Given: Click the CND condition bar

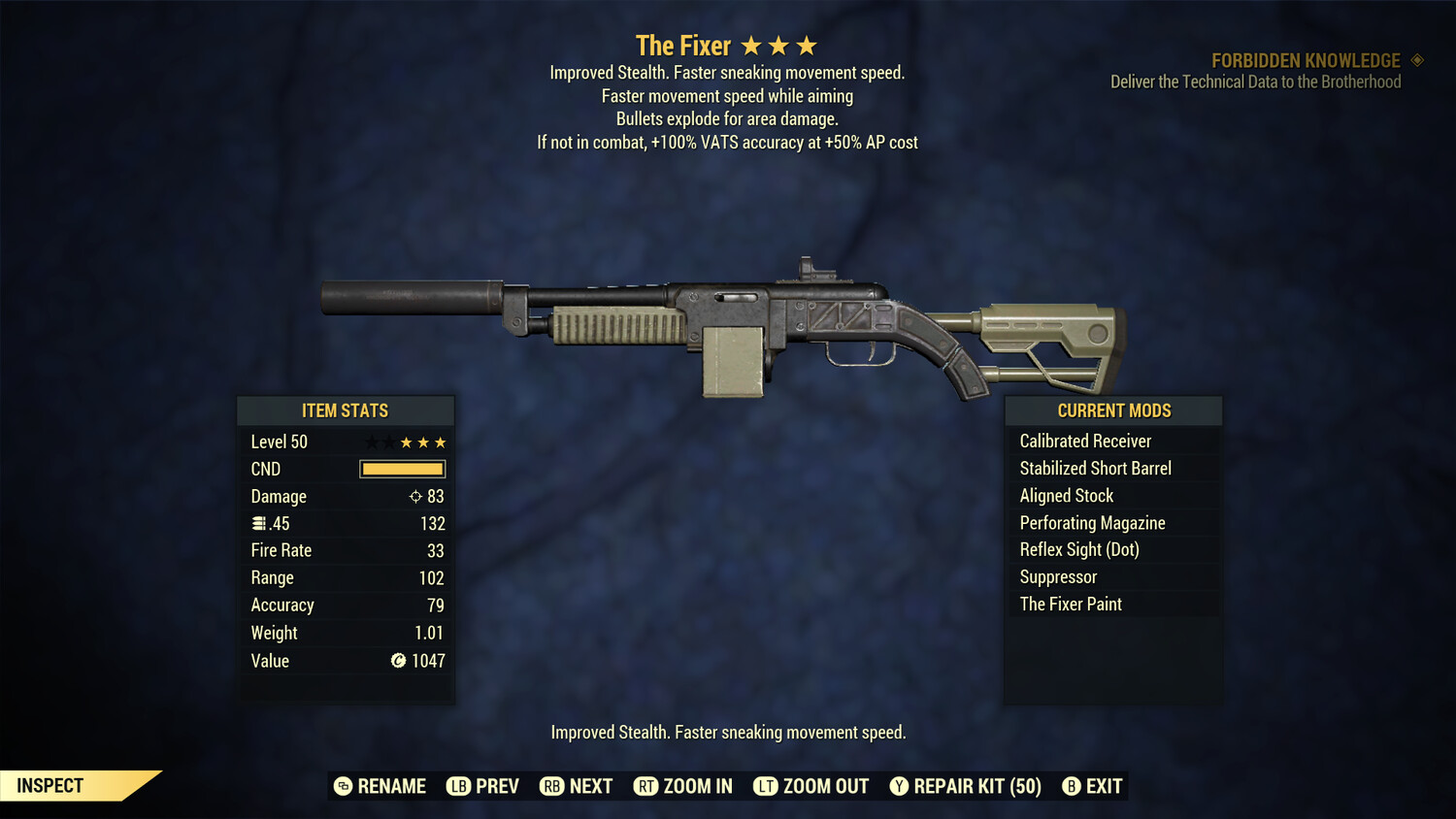Looking at the screenshot, I should coord(402,469).
